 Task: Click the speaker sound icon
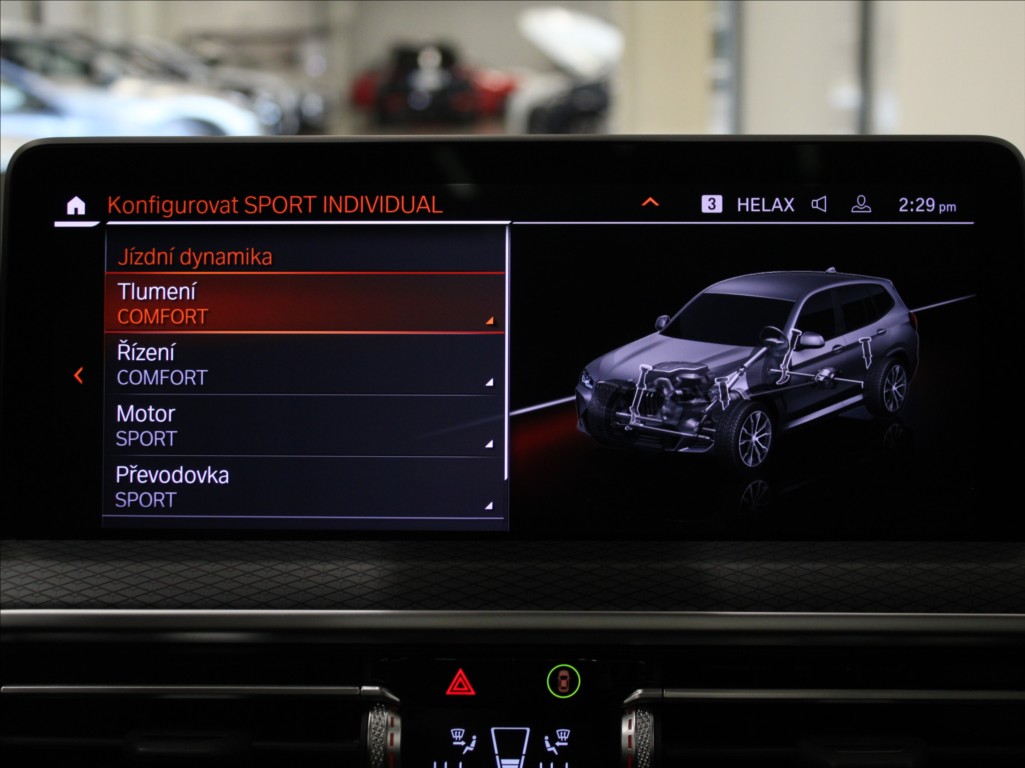pyautogui.click(x=819, y=204)
